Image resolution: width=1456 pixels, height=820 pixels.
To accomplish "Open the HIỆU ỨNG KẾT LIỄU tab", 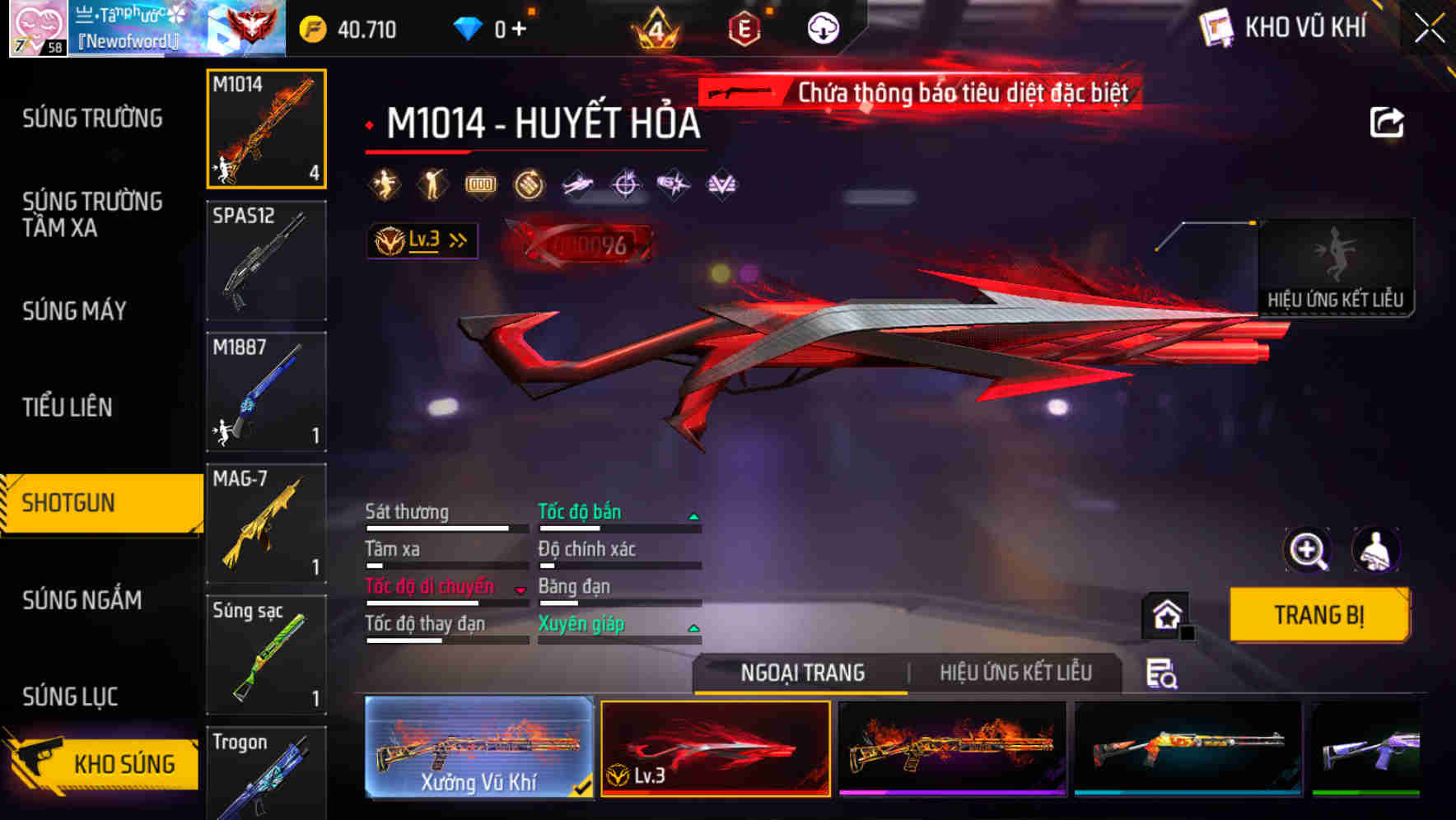I will click(1016, 673).
